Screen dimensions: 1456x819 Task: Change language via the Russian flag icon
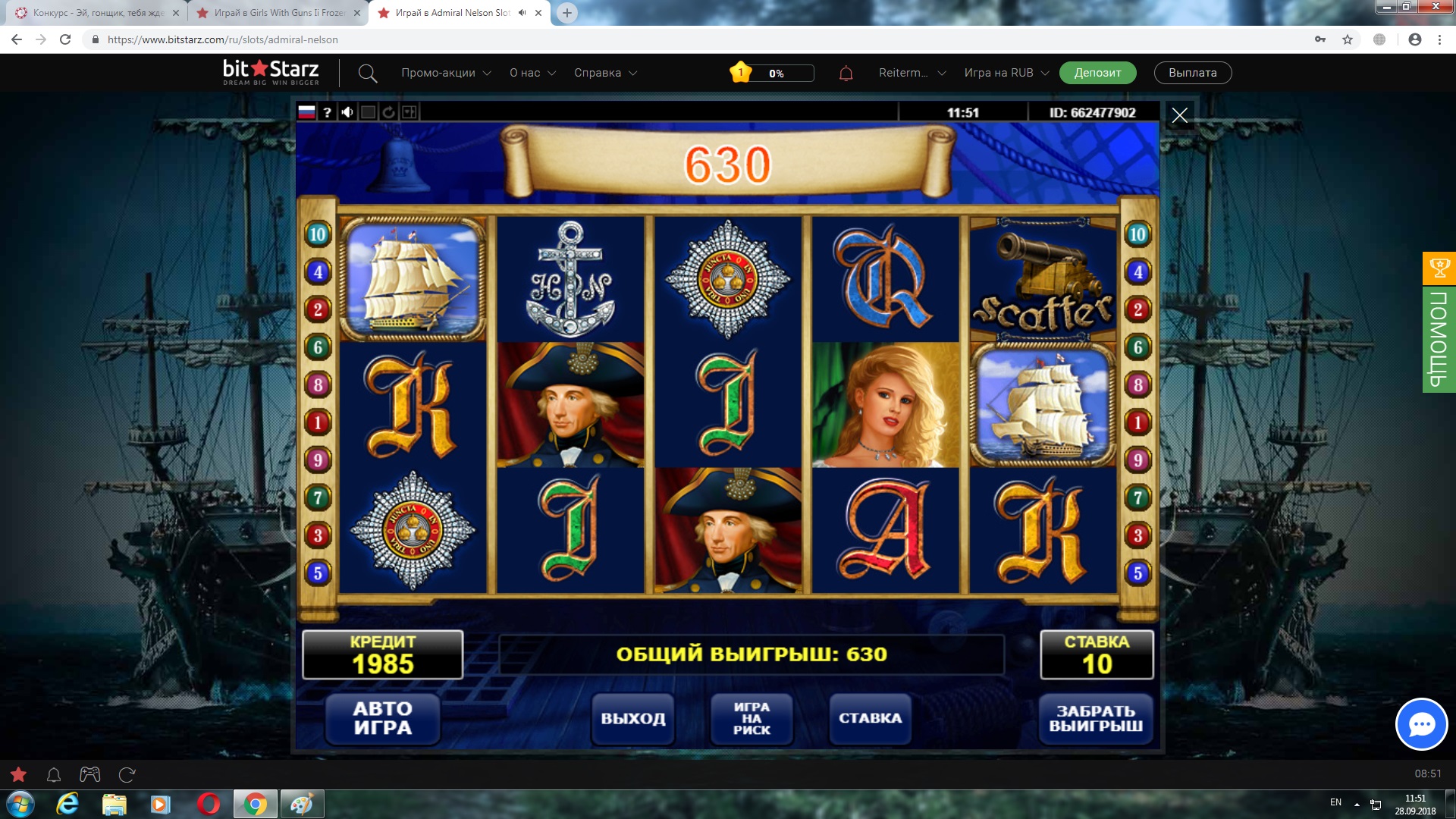pyautogui.click(x=306, y=112)
